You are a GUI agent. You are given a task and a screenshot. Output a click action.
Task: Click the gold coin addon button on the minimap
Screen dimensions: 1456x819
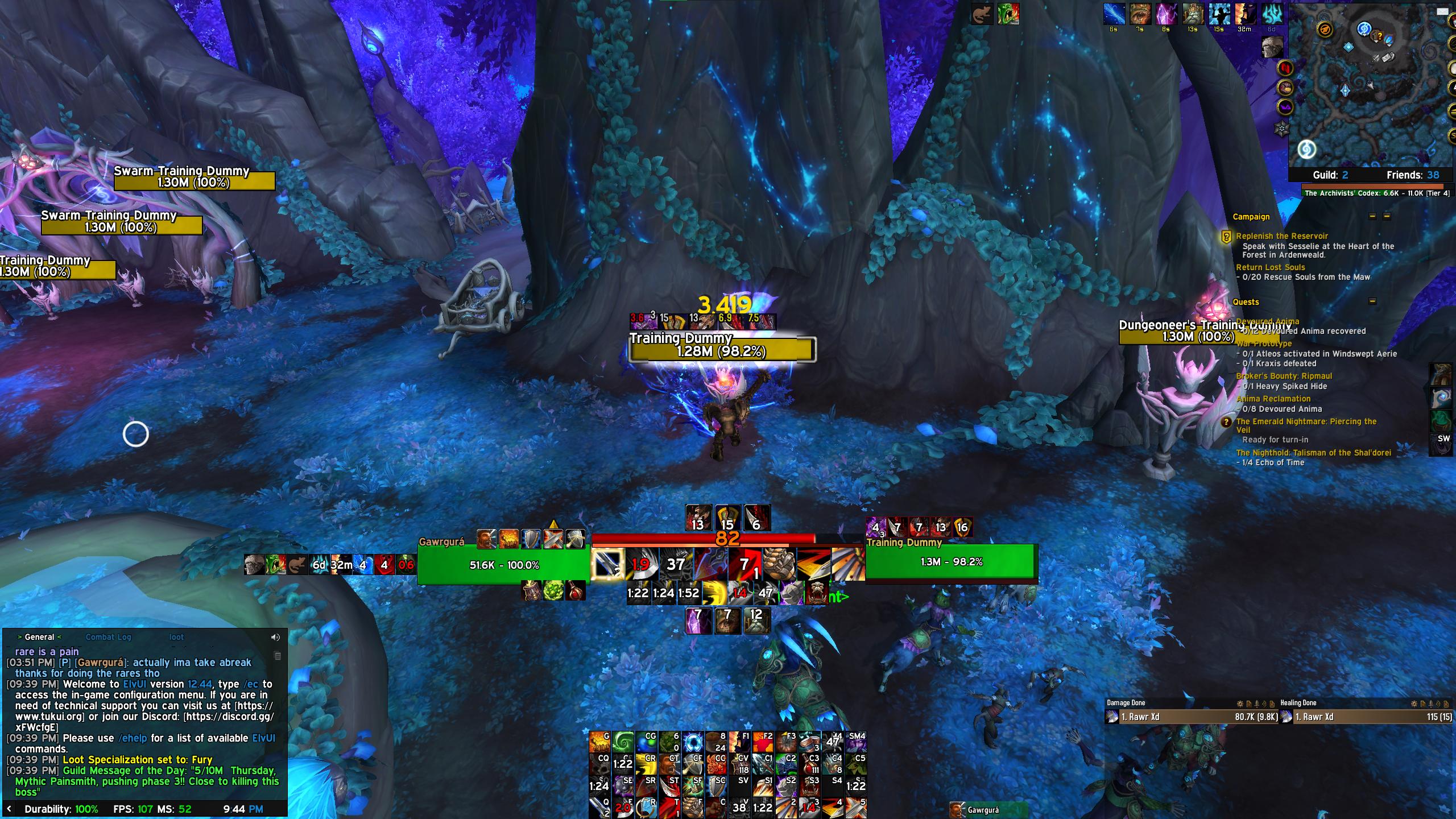[1285, 88]
